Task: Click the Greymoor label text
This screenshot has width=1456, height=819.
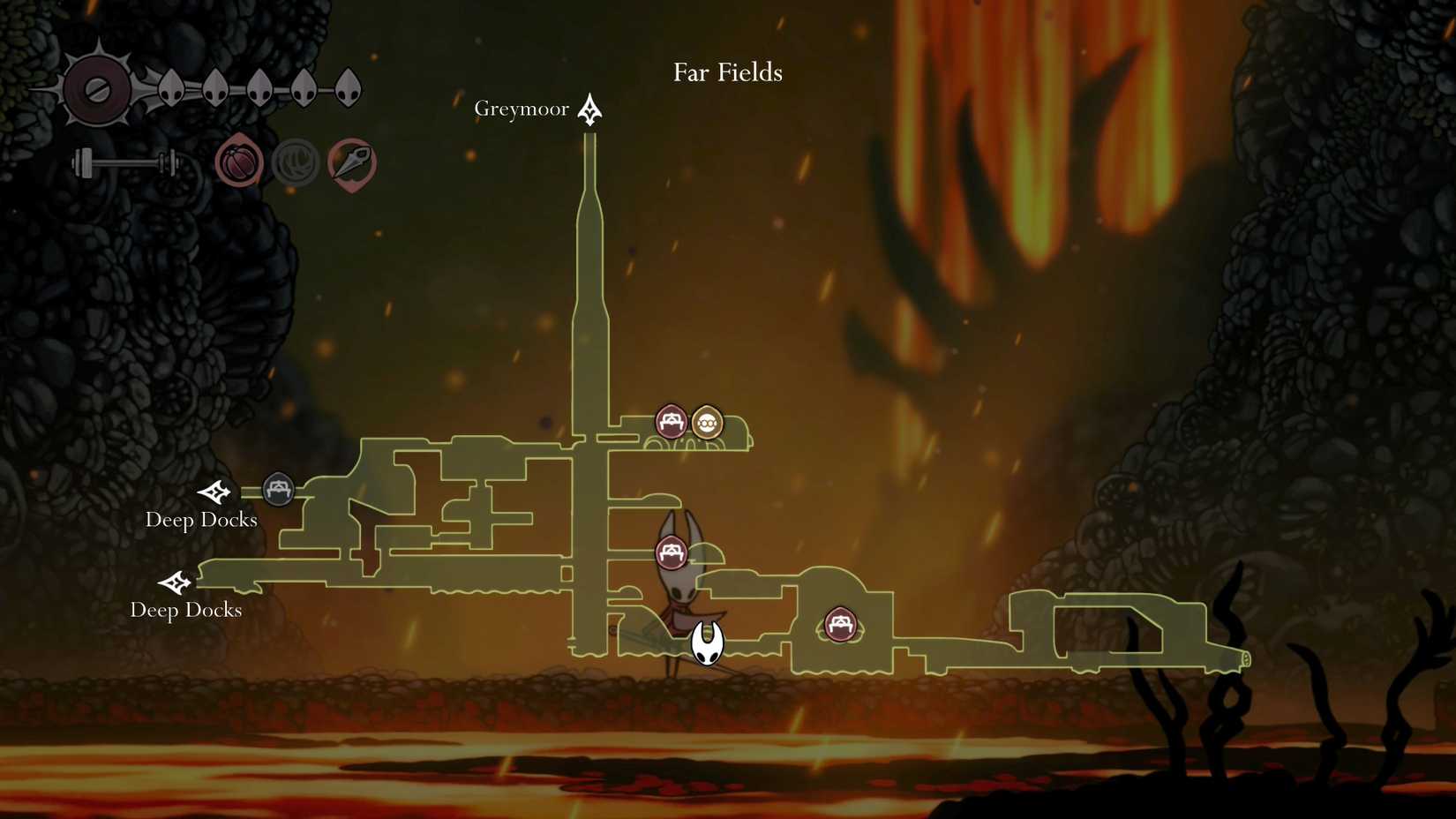Action: (522, 109)
